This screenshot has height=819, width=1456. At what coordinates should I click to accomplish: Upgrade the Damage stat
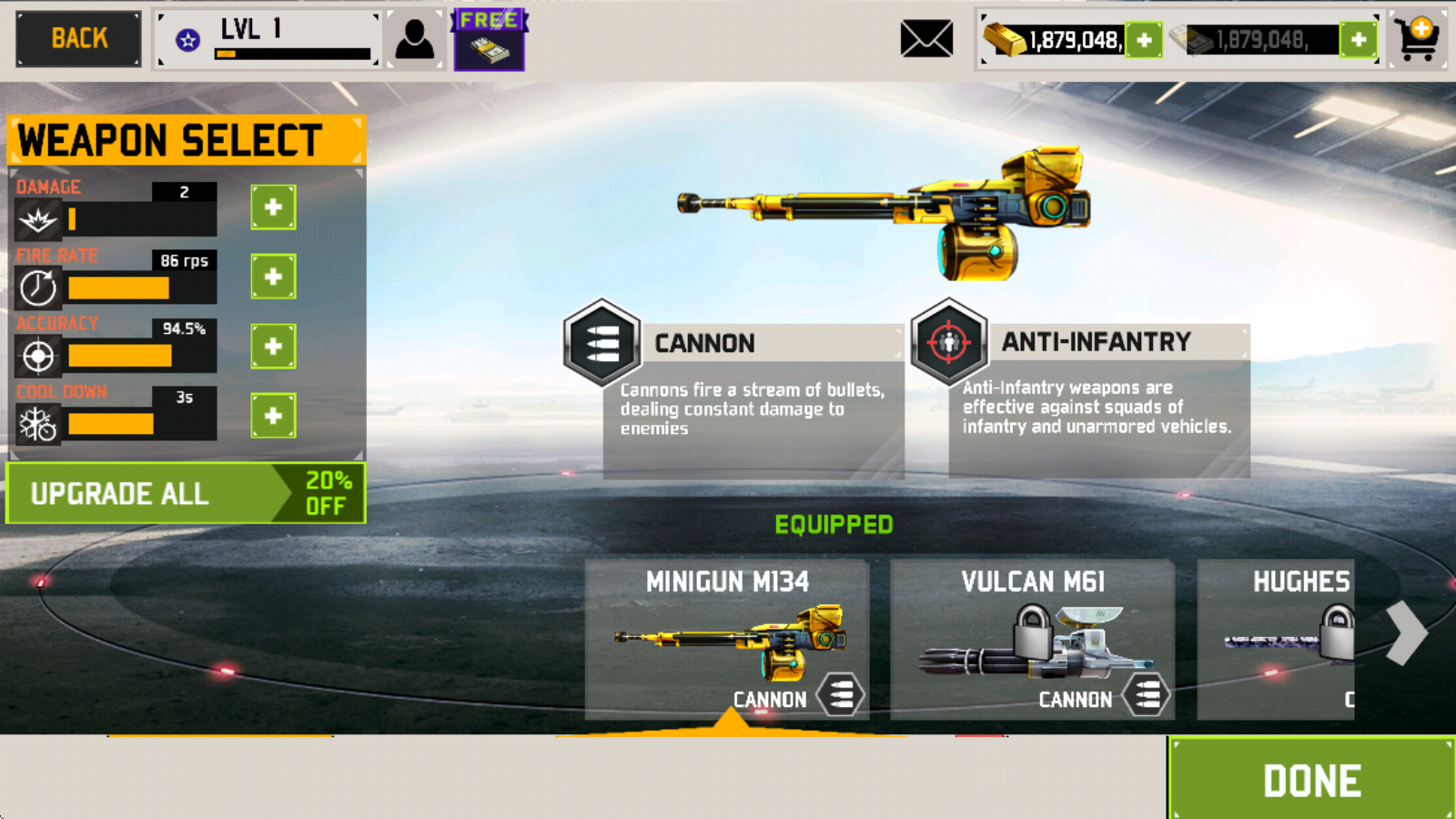pyautogui.click(x=273, y=207)
